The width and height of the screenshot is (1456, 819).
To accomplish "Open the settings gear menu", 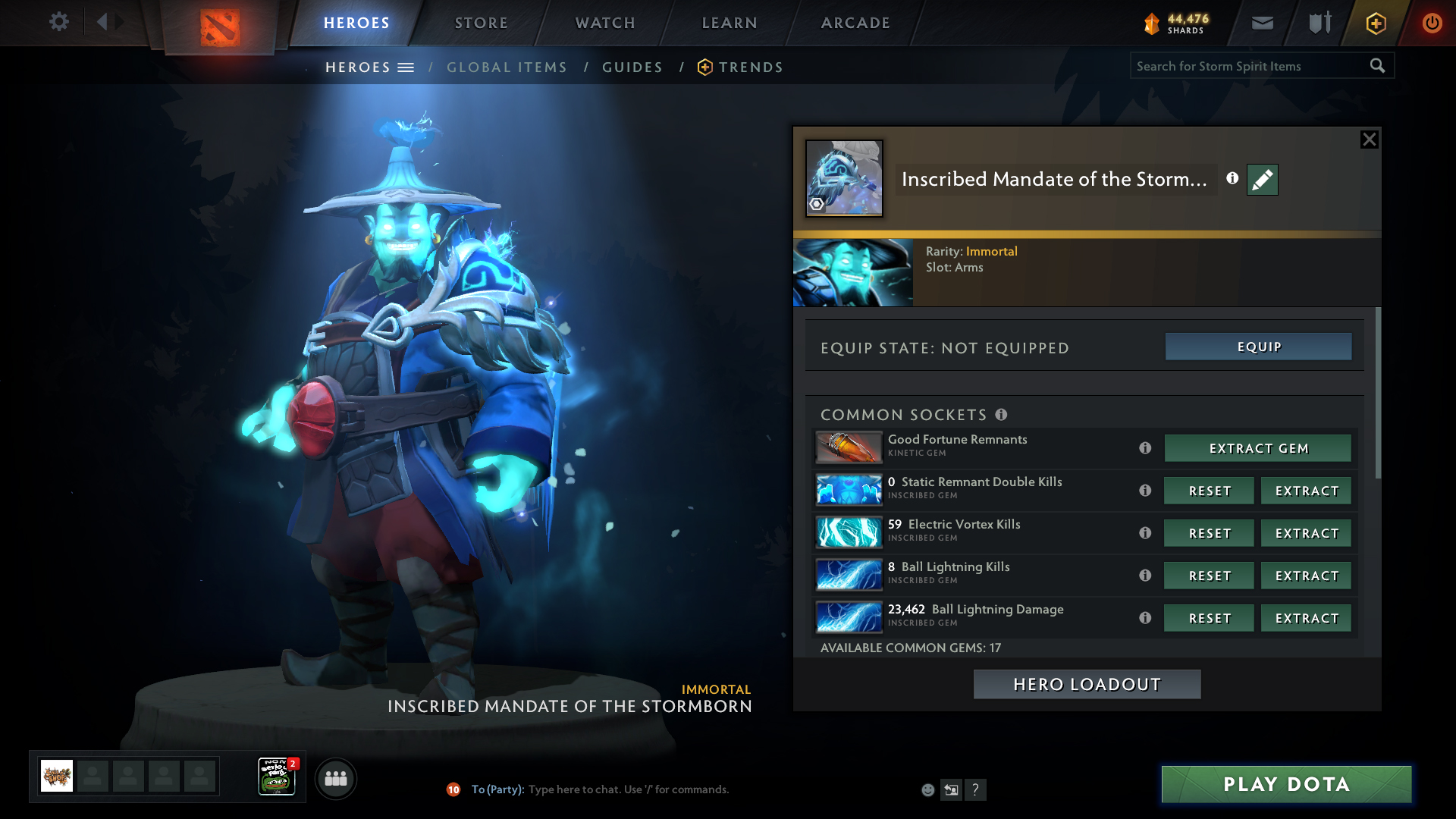I will 58,22.
